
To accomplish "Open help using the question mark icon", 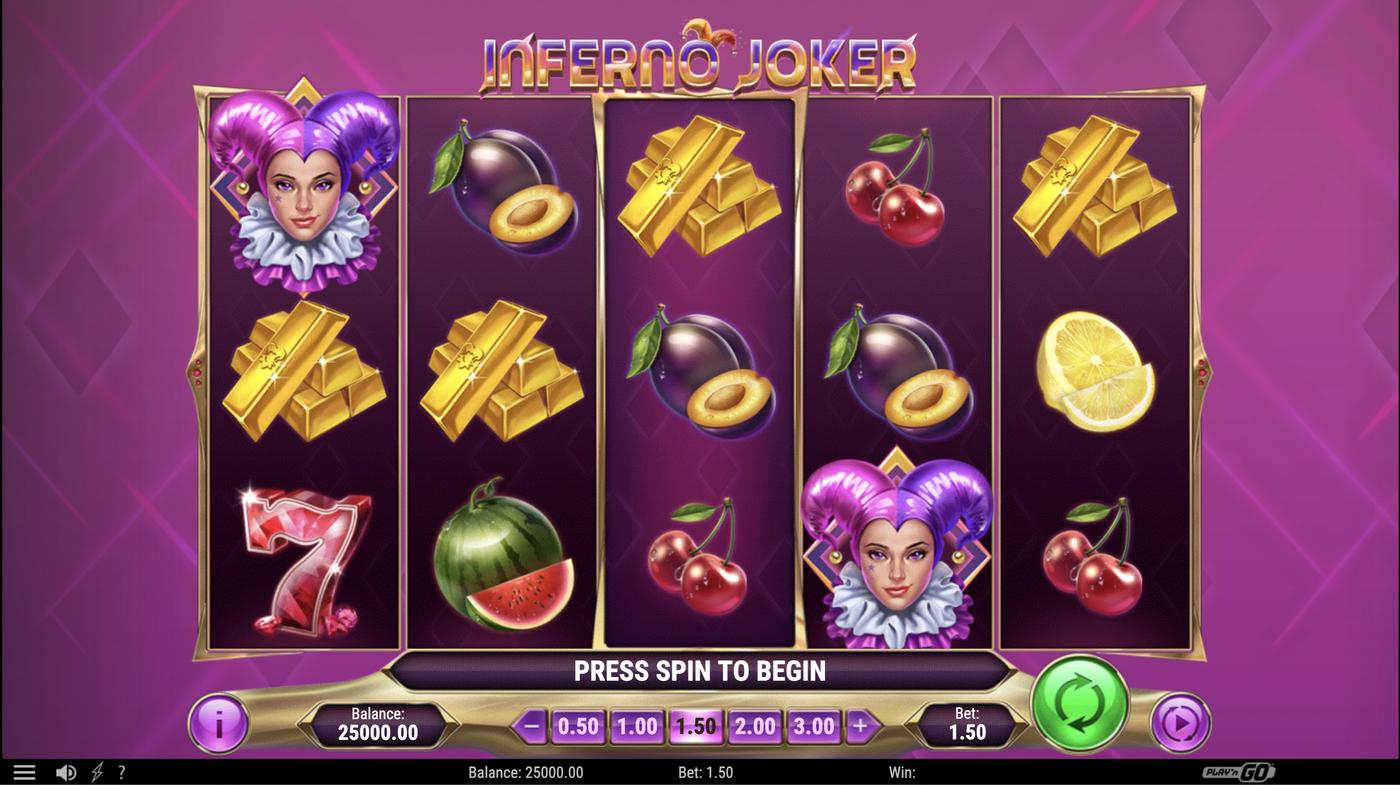I will [x=121, y=771].
